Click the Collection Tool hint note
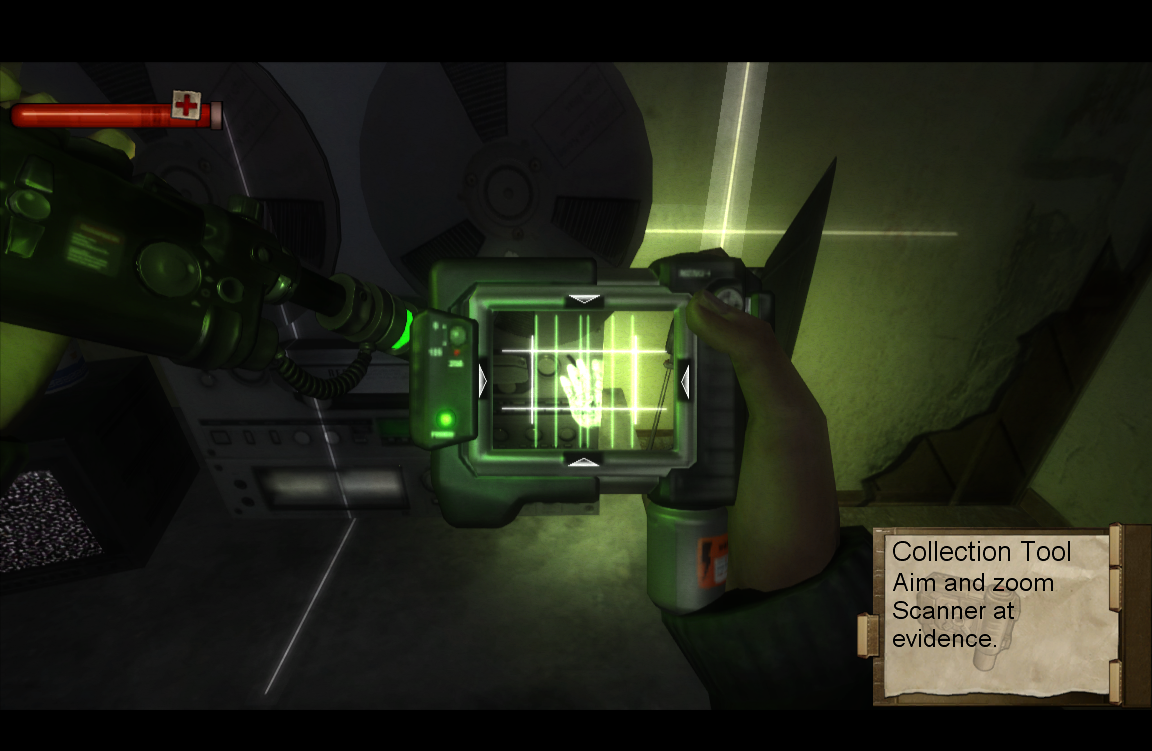The height and width of the screenshot is (751, 1152). pos(995,613)
